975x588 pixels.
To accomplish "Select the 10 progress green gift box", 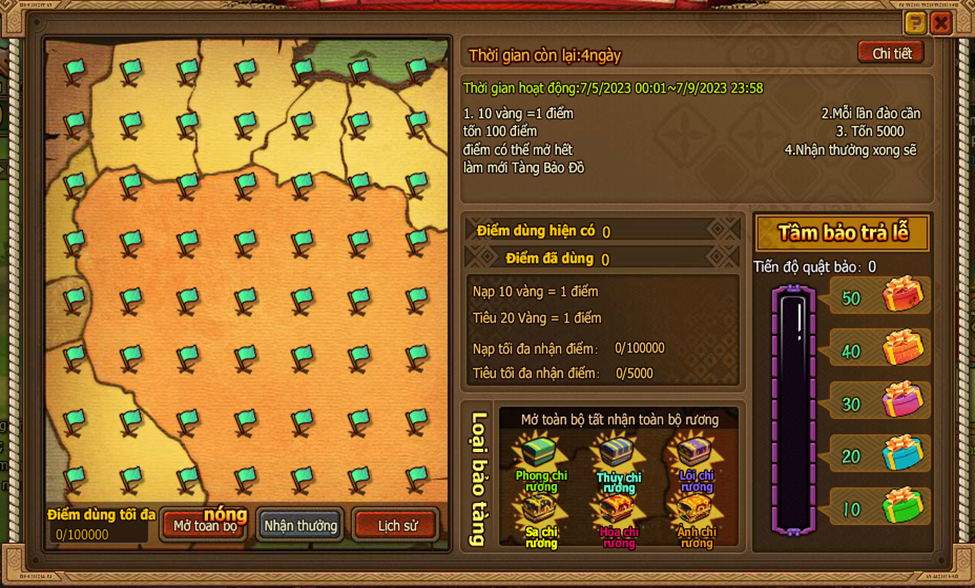I will pyautogui.click(x=902, y=506).
